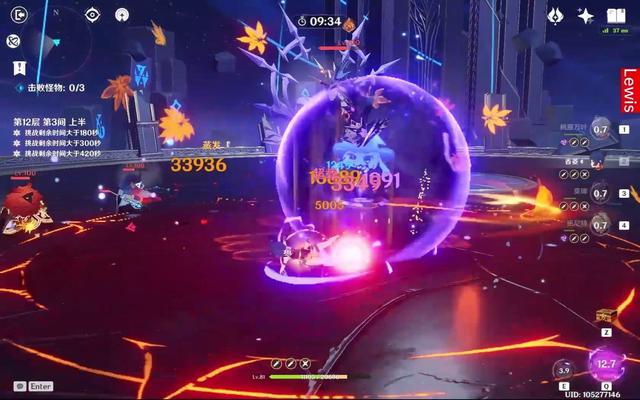This screenshot has height=400, width=640.
Task: Open the four-point star wish icon
Action: [x=586, y=16]
